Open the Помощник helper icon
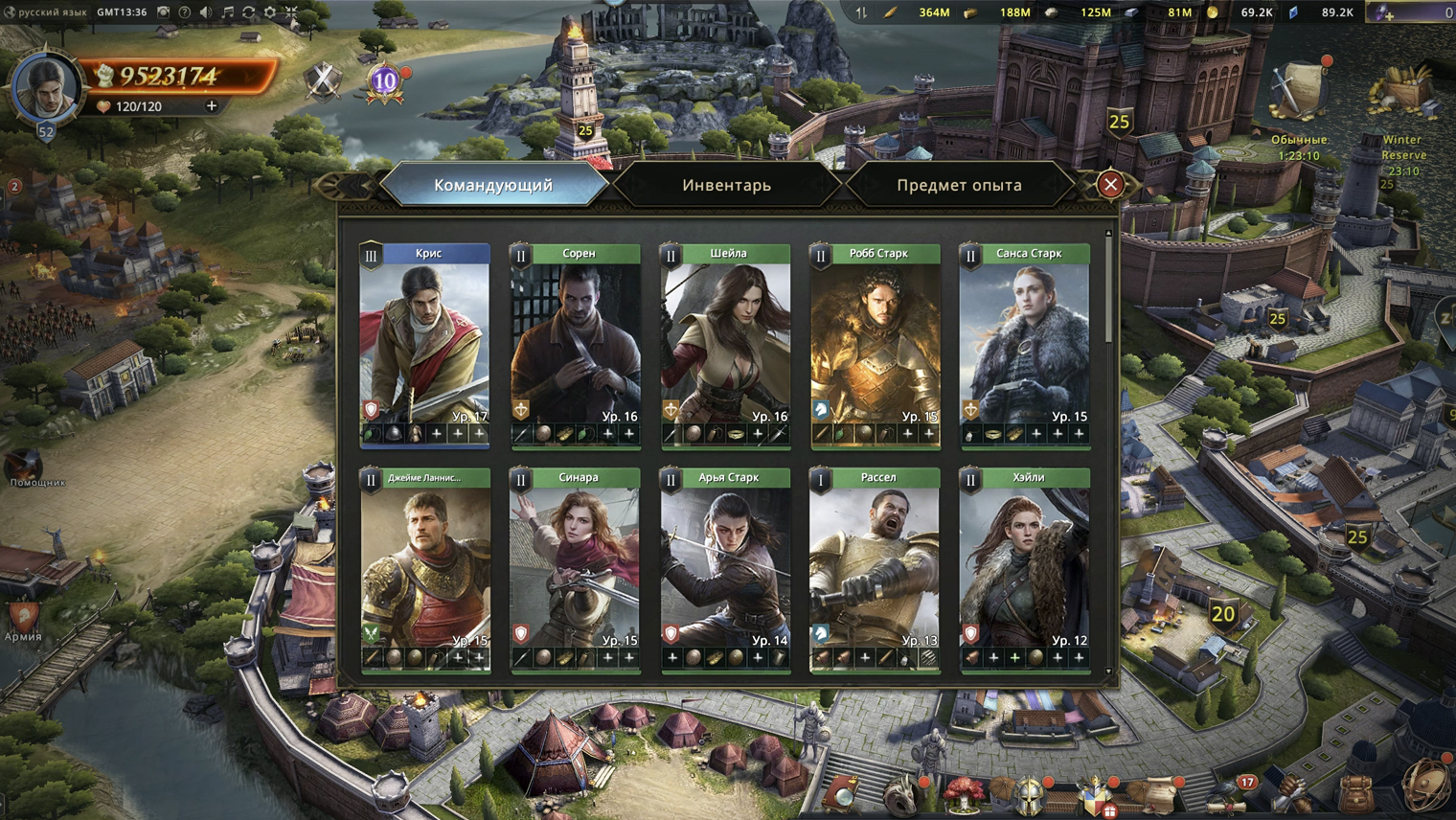Viewport: 1456px width, 820px height. 26,467
